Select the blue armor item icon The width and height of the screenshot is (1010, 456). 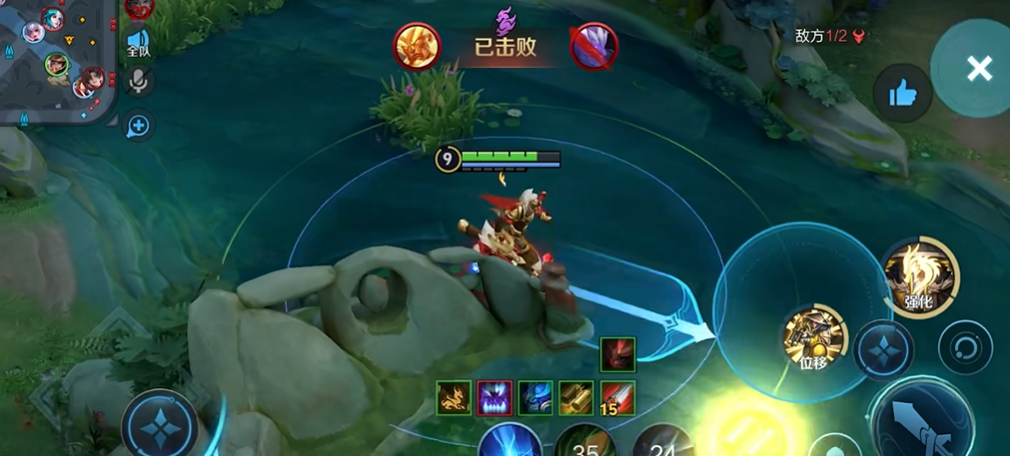click(536, 398)
